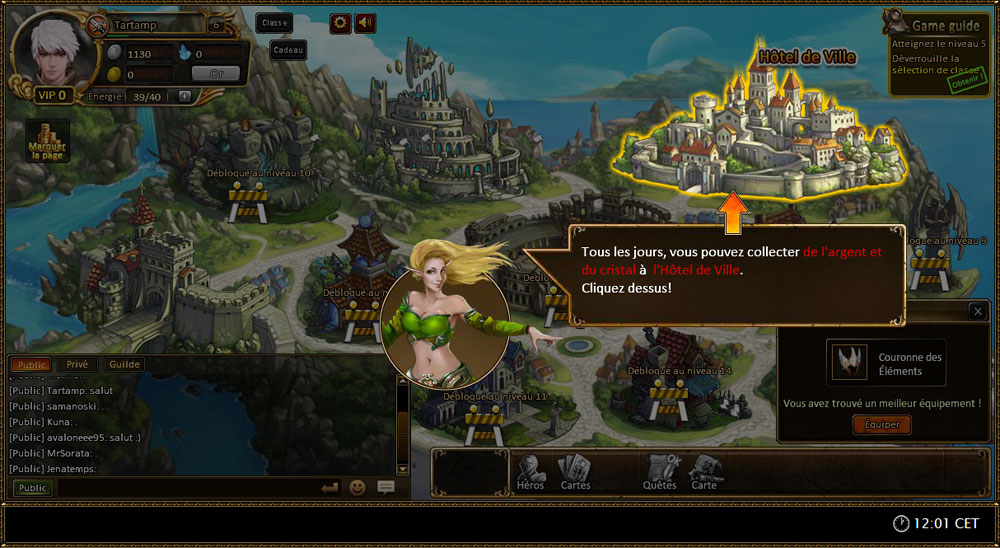Toggle sound with the speaker icon
This screenshot has width=1000, height=548.
tap(366, 22)
